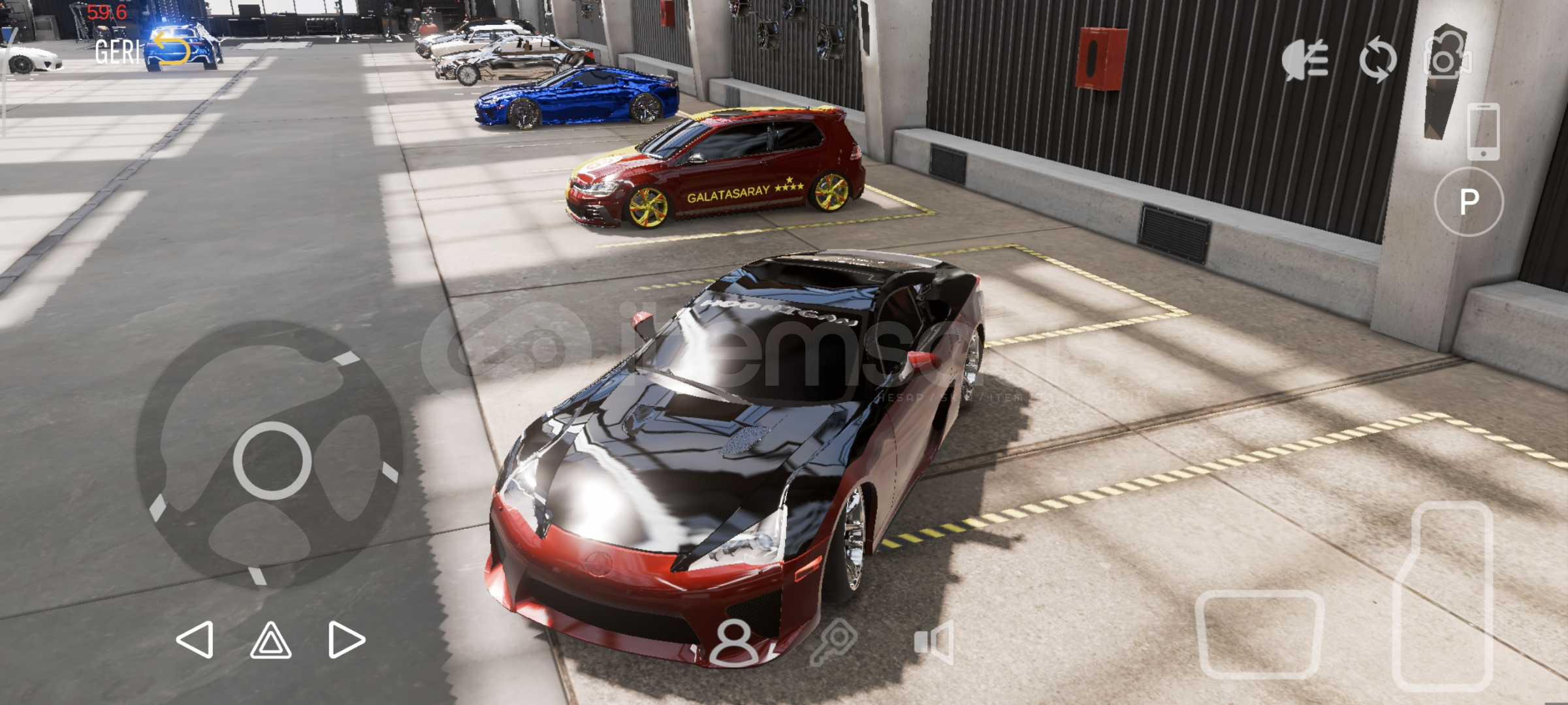
Task: Activate the left turn signal arrow
Action: (195, 639)
